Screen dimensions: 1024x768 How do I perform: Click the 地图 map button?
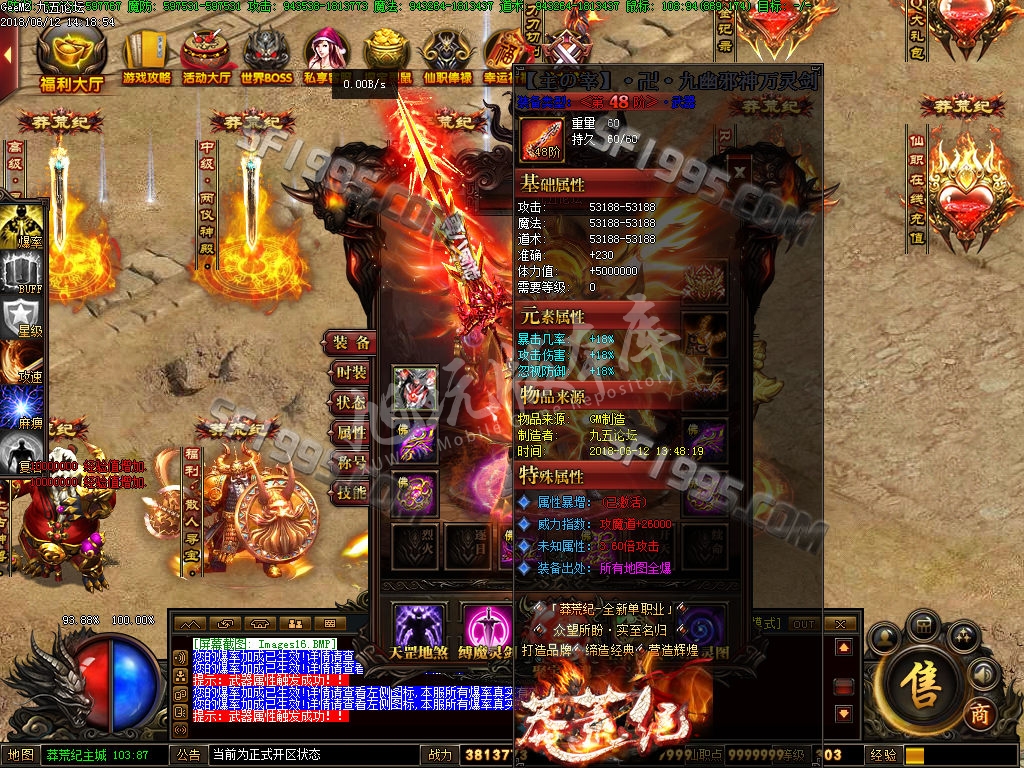coord(21,755)
